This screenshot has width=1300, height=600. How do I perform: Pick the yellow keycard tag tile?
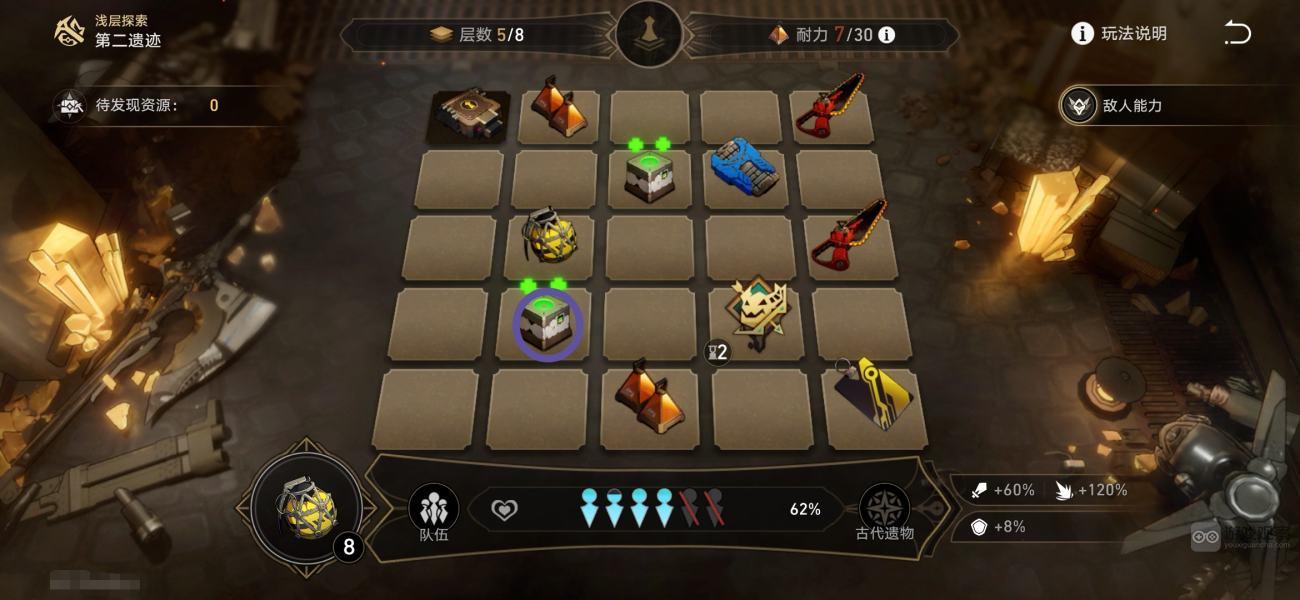tap(873, 396)
